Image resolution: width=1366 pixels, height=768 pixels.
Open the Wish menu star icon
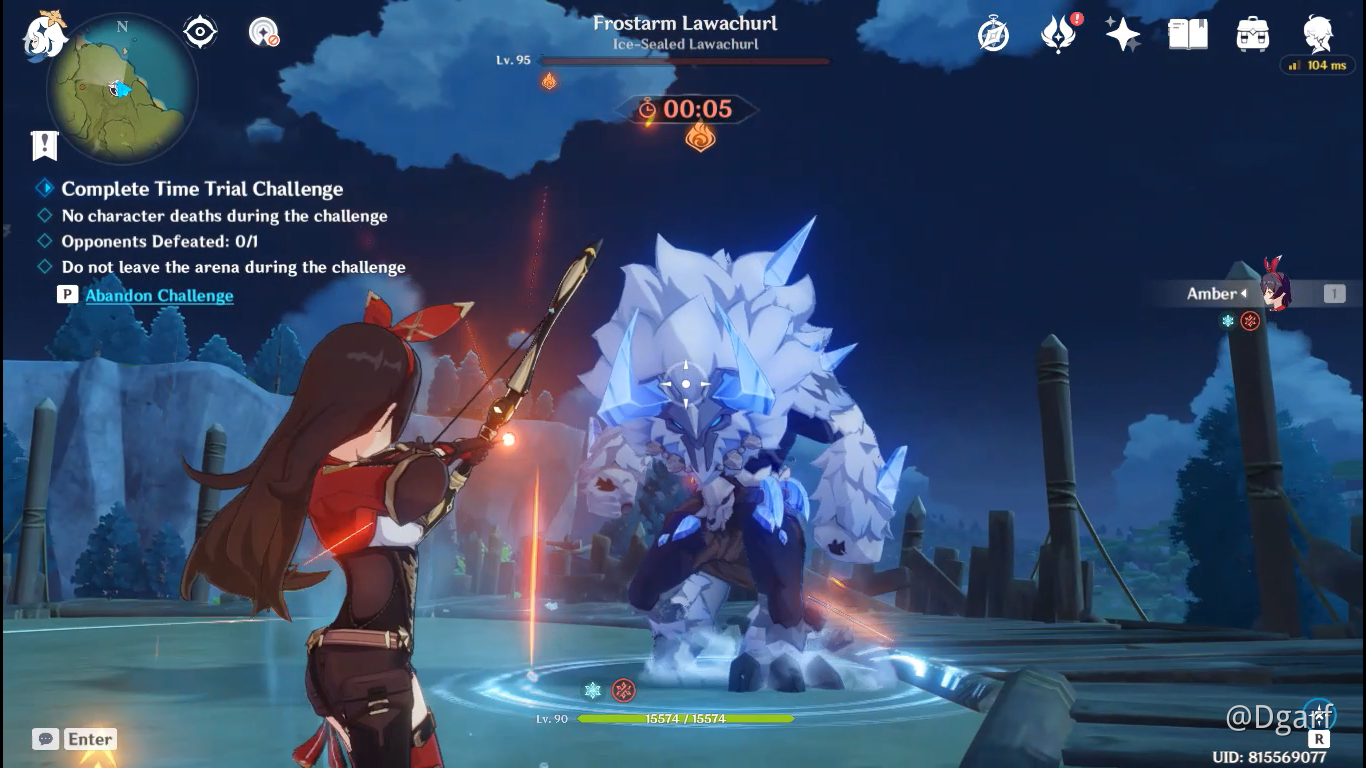[1122, 33]
